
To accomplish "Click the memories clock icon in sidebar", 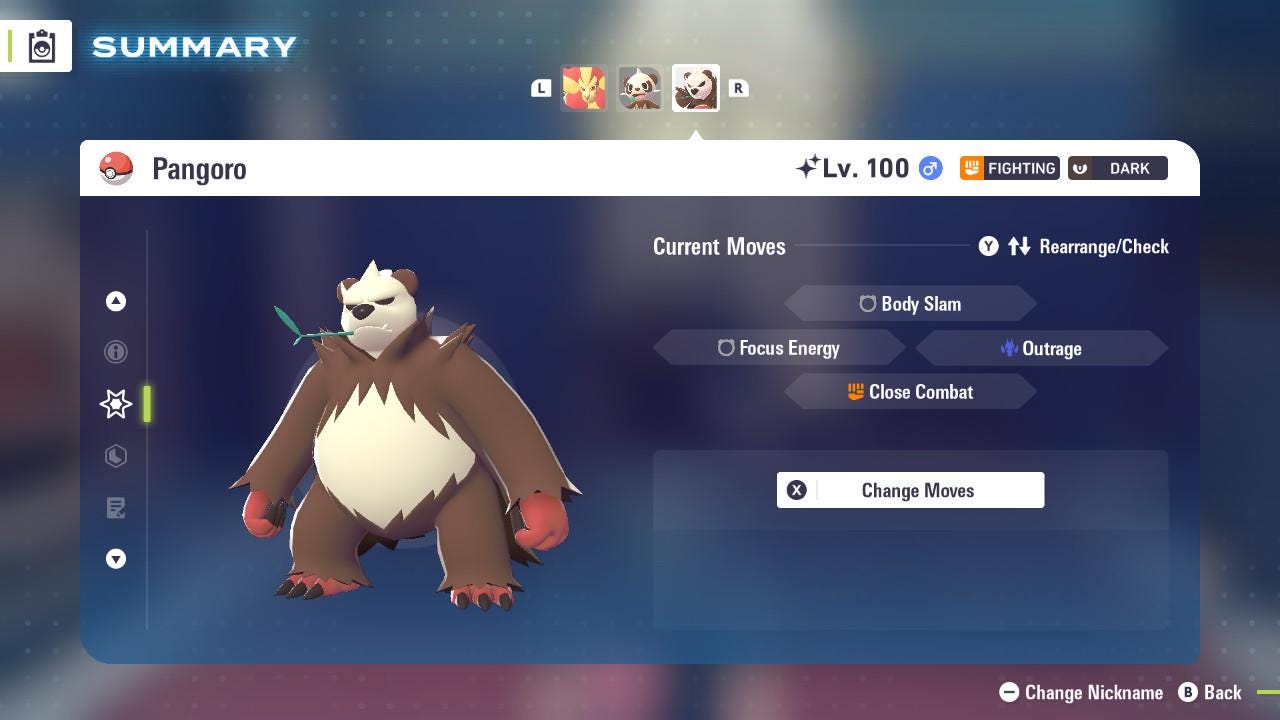I will [116, 456].
